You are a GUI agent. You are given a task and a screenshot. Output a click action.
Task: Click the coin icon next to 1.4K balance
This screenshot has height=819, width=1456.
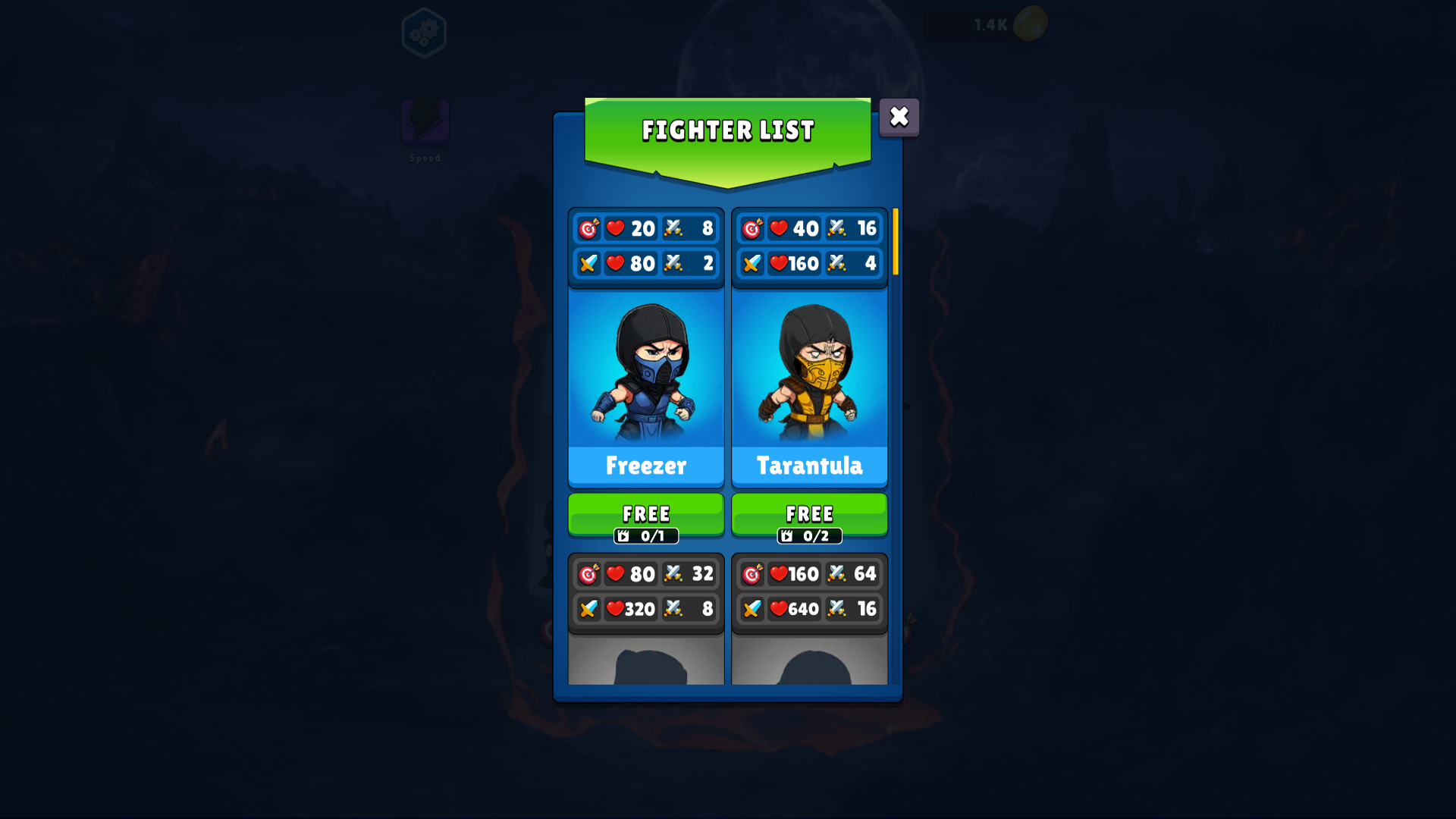pos(1031,24)
